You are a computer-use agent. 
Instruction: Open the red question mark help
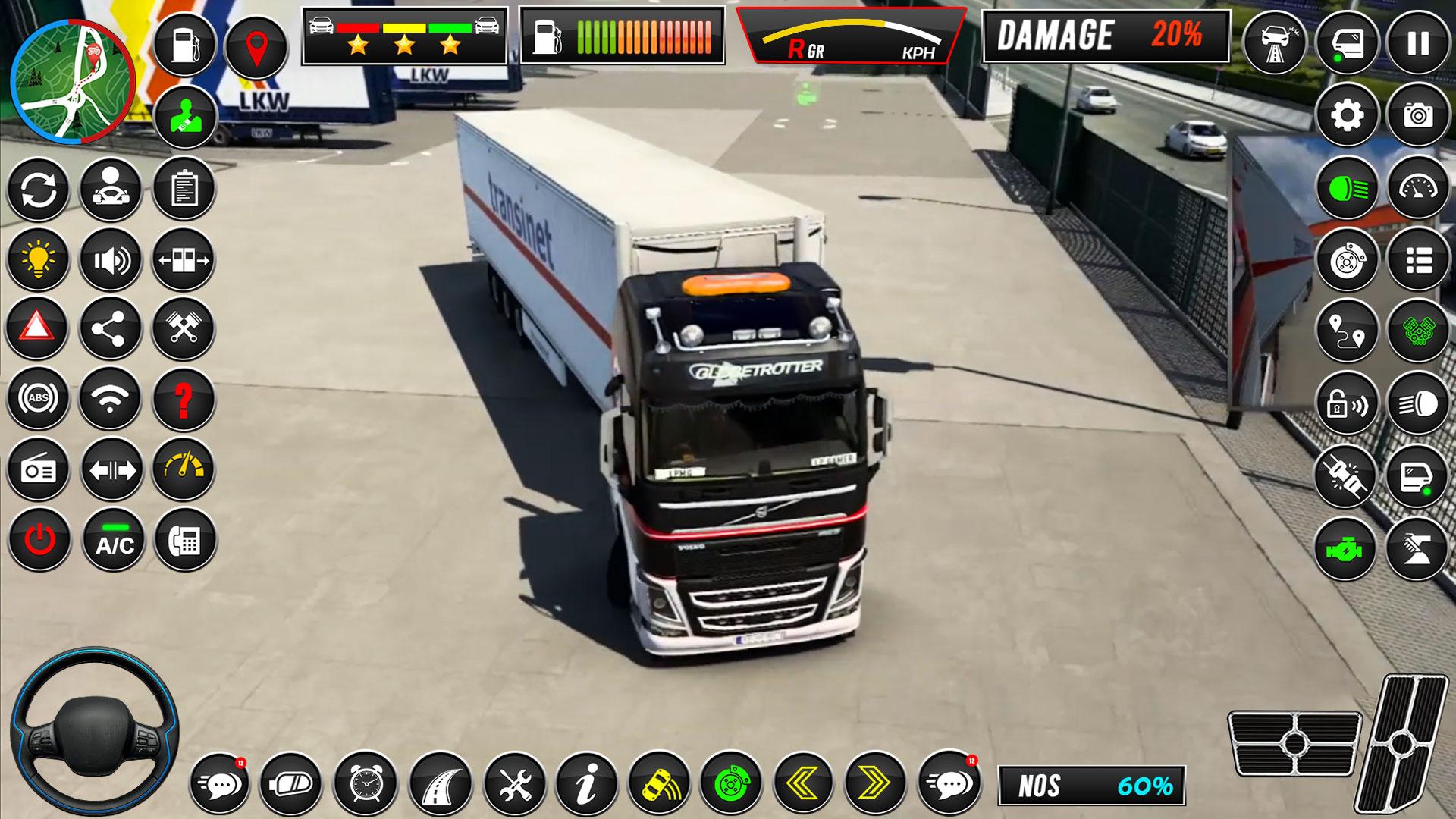pos(184,399)
